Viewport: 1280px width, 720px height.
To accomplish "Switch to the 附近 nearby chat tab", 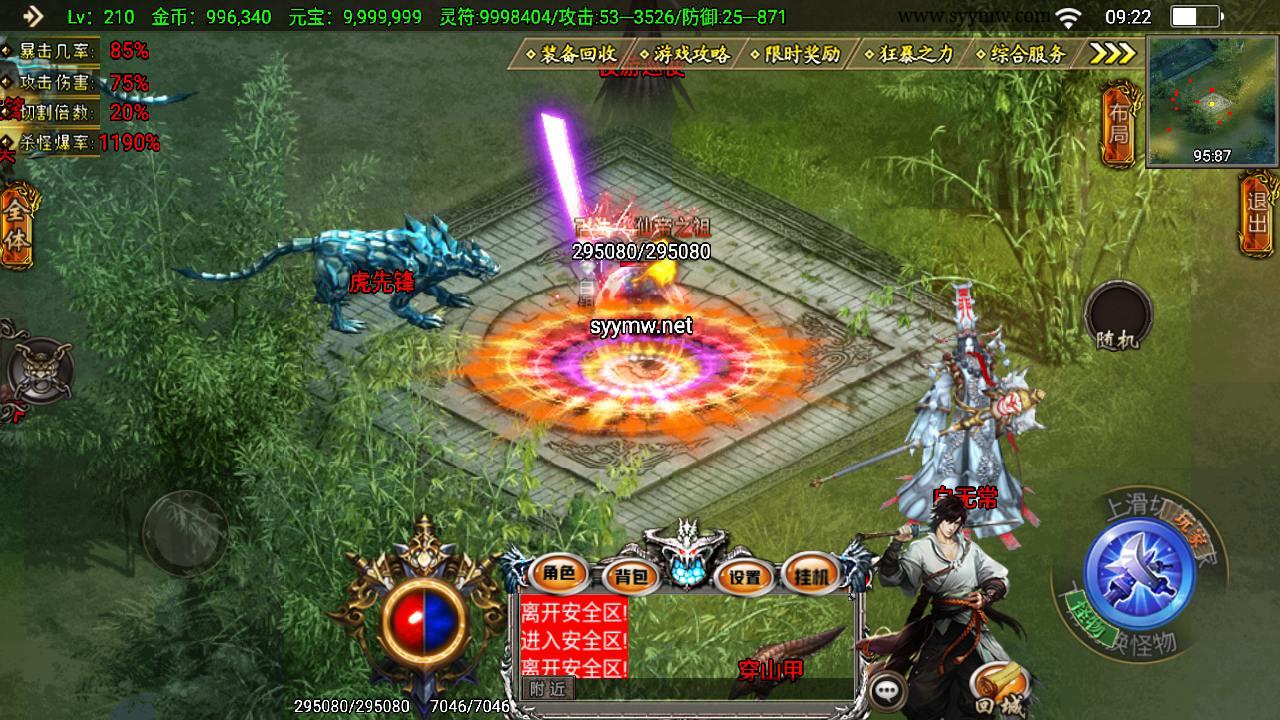I will (x=547, y=688).
